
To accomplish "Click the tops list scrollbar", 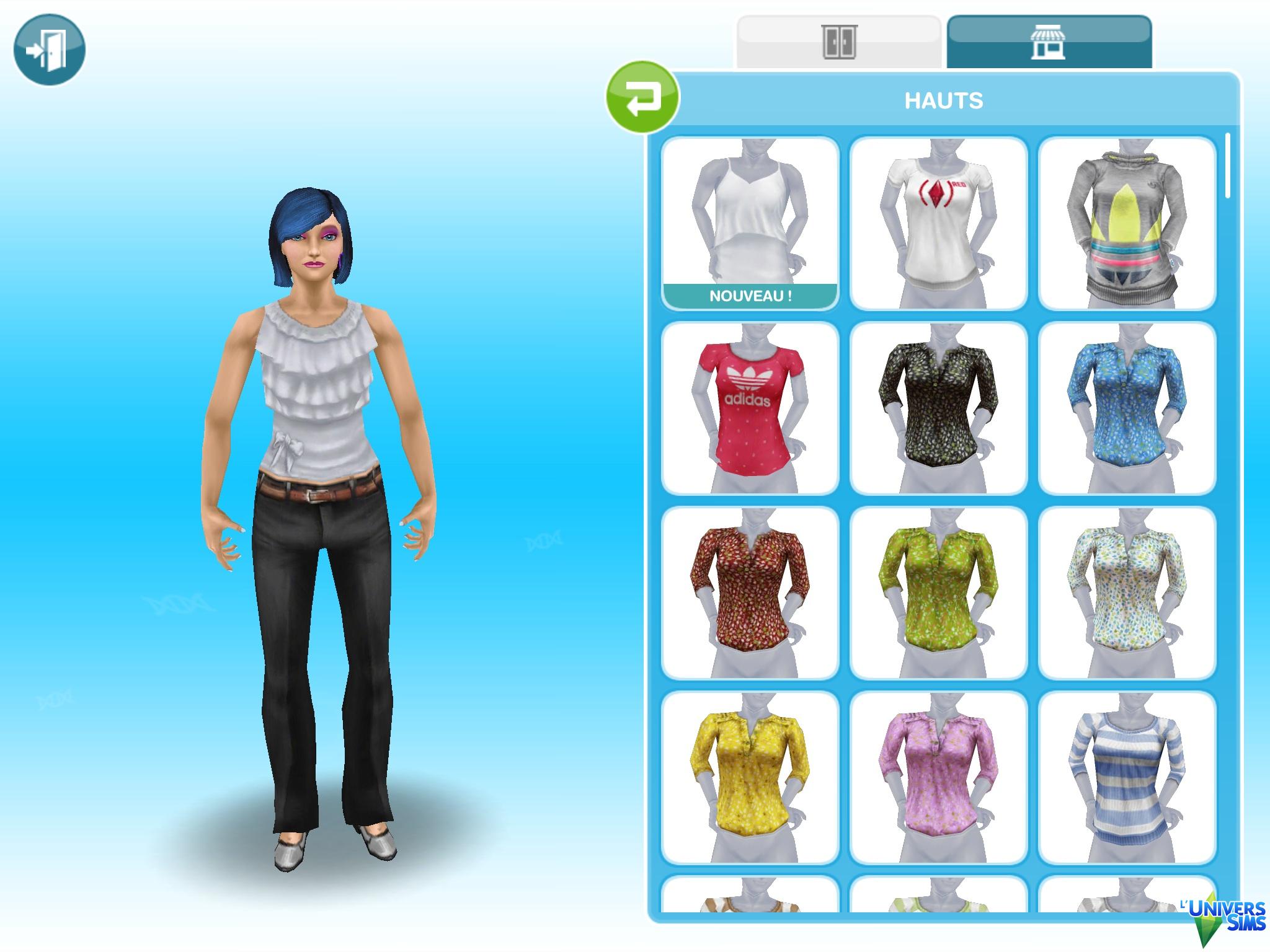I will [x=1228, y=167].
